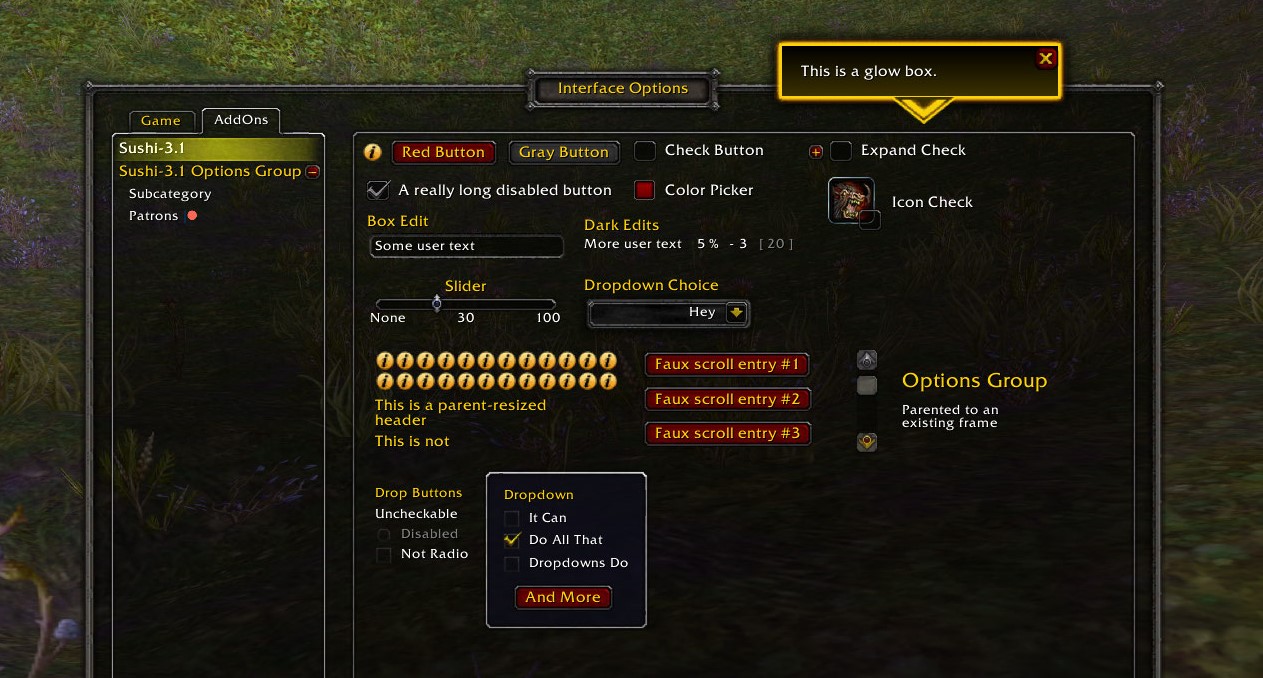The width and height of the screenshot is (1263, 678).
Task: Tick the Expand Check checkbox
Action: 842,151
